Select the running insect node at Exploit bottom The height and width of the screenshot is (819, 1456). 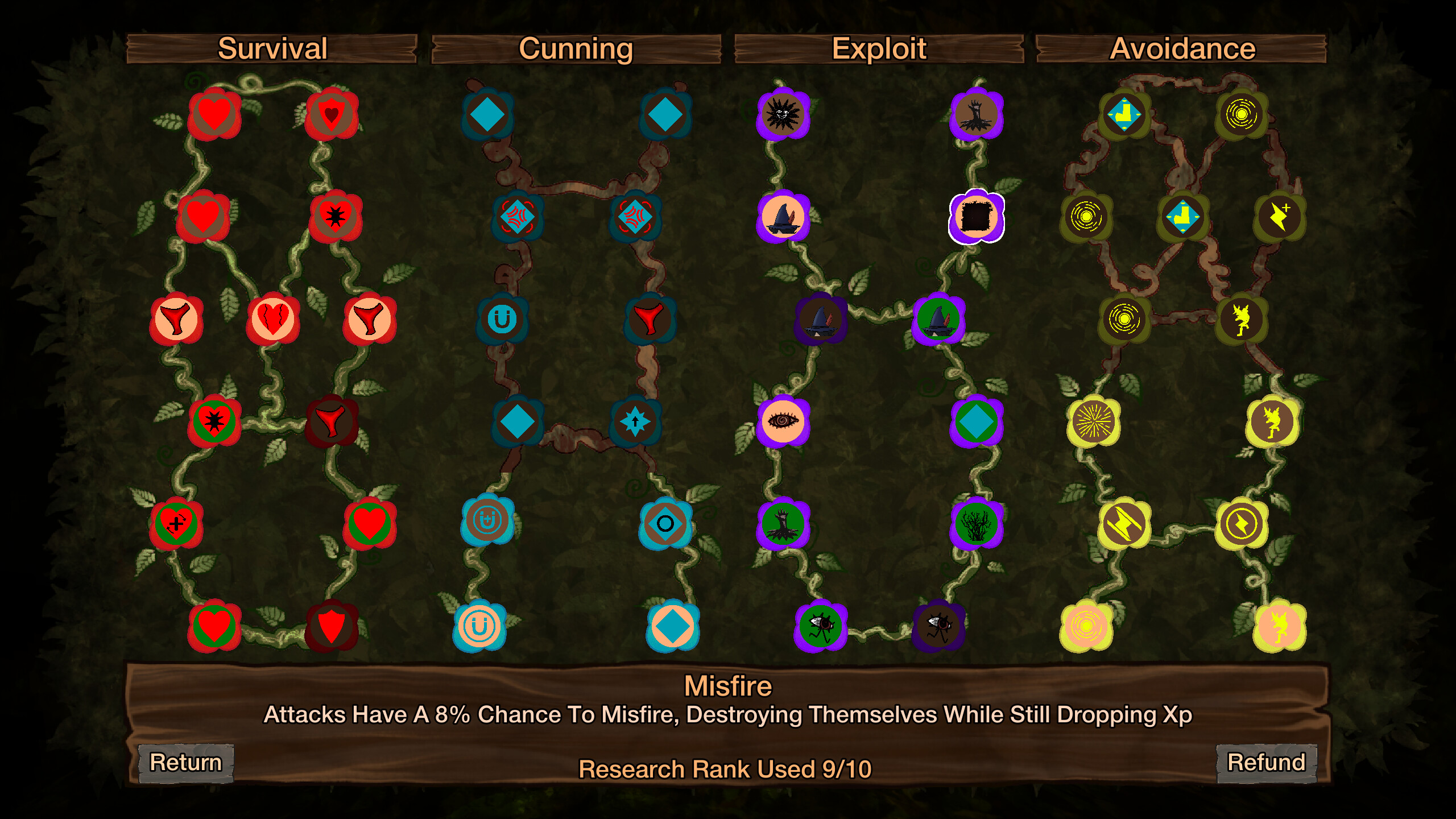pyautogui.click(x=819, y=624)
